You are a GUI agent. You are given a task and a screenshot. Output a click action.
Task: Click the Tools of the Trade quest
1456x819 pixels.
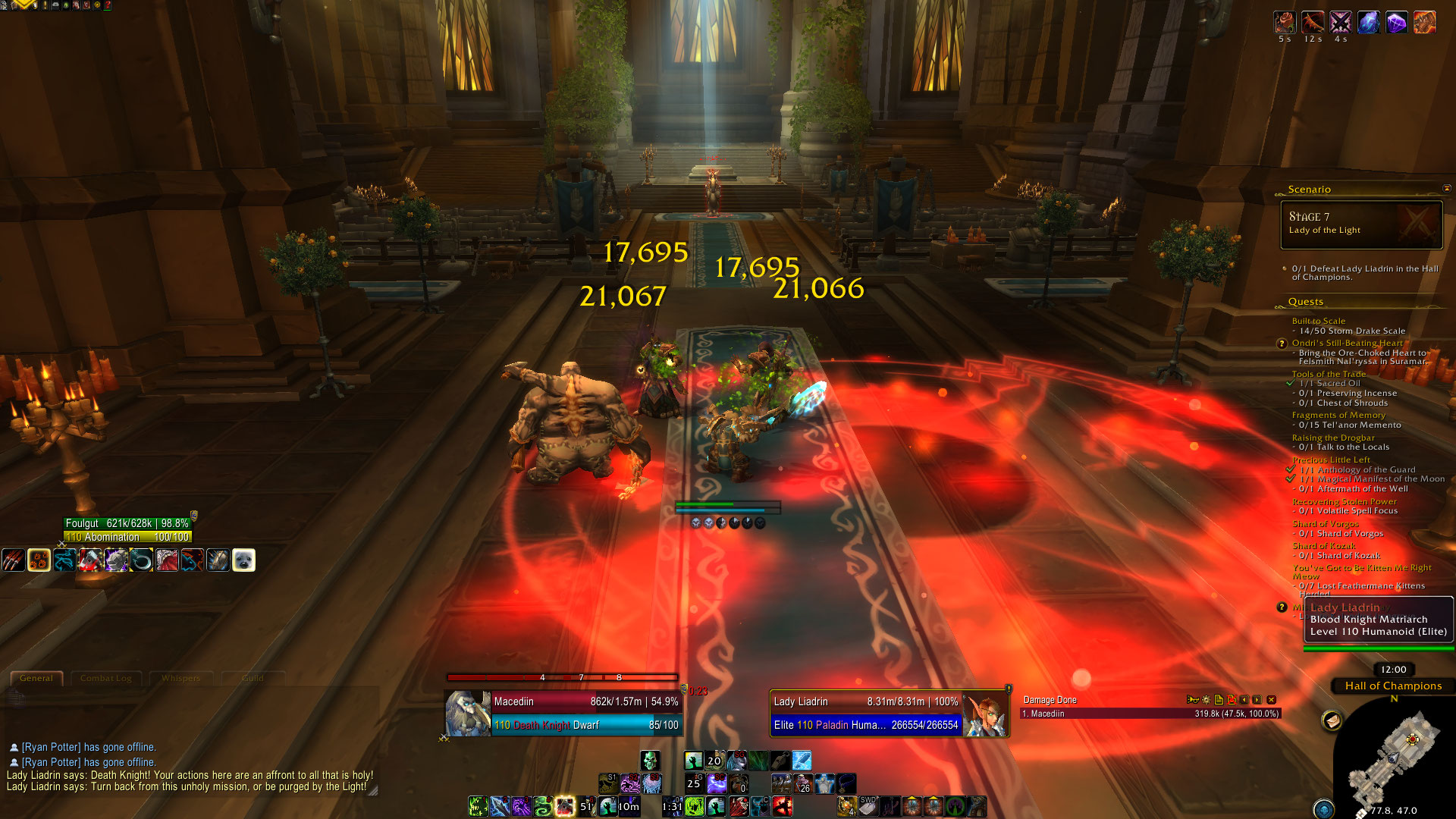[x=1329, y=374]
